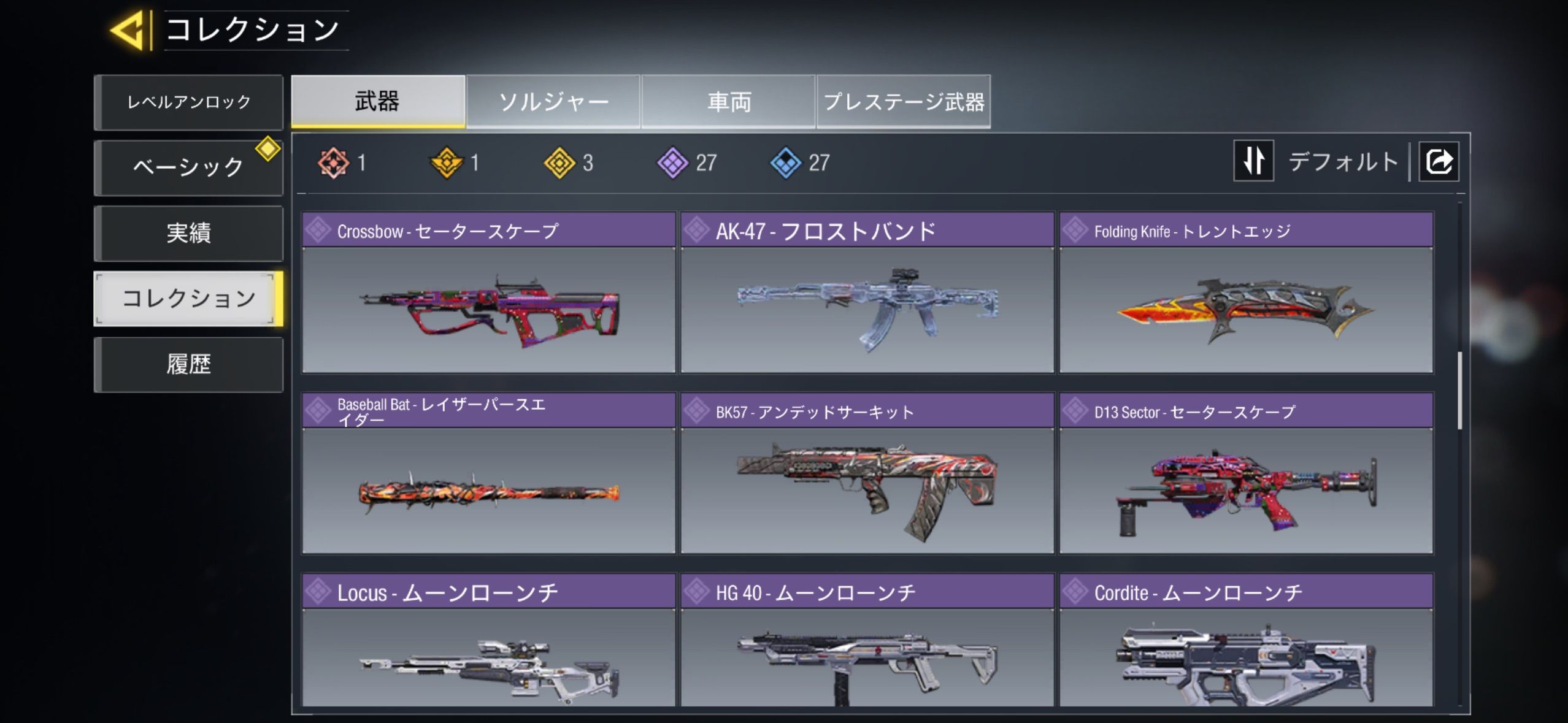Choose the AK-47 フロストバンド card

click(x=867, y=293)
